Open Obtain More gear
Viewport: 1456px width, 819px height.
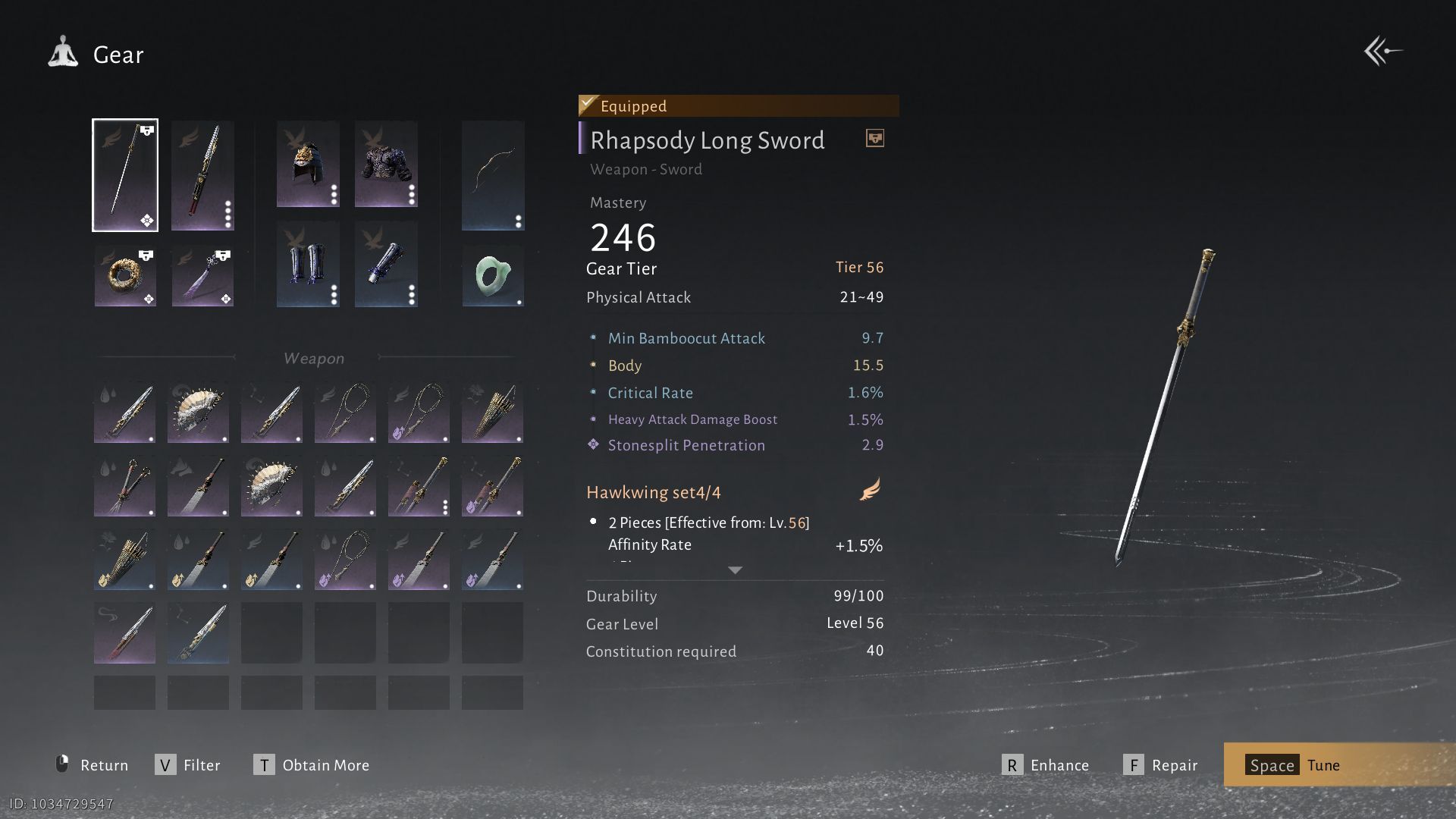pyautogui.click(x=312, y=765)
